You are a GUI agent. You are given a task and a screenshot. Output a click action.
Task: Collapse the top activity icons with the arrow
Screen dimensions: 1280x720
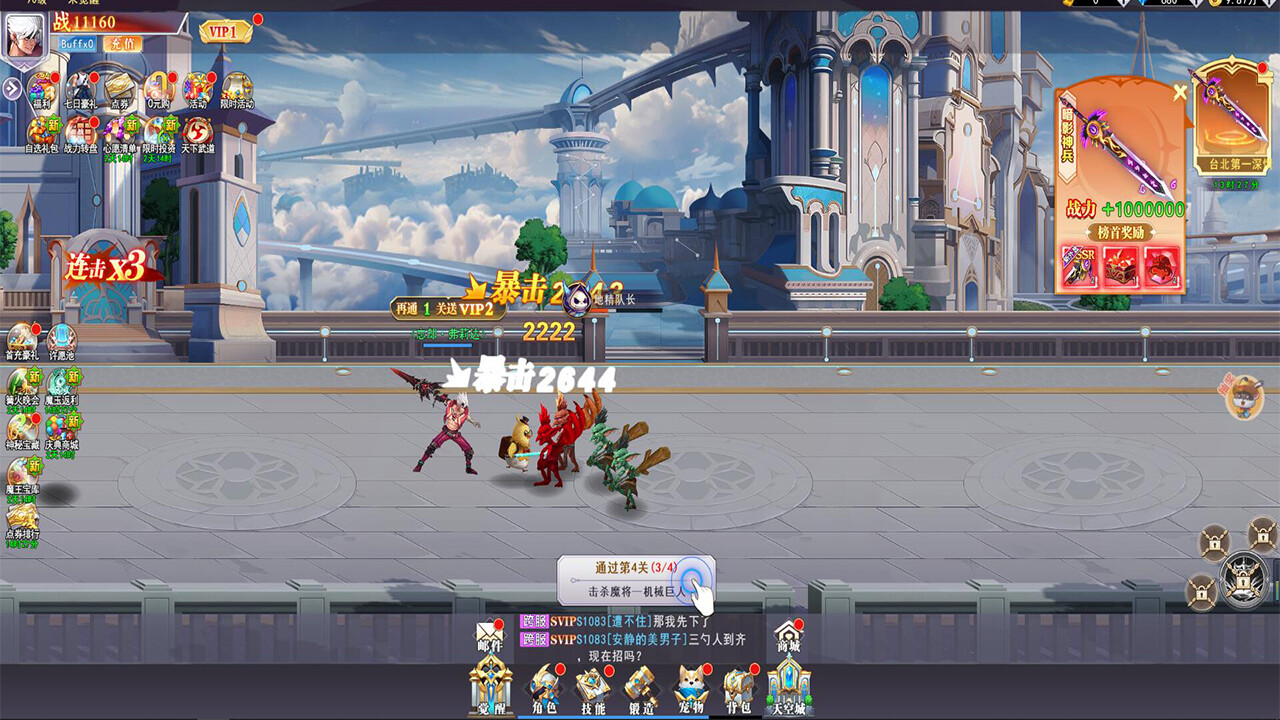tap(11, 87)
